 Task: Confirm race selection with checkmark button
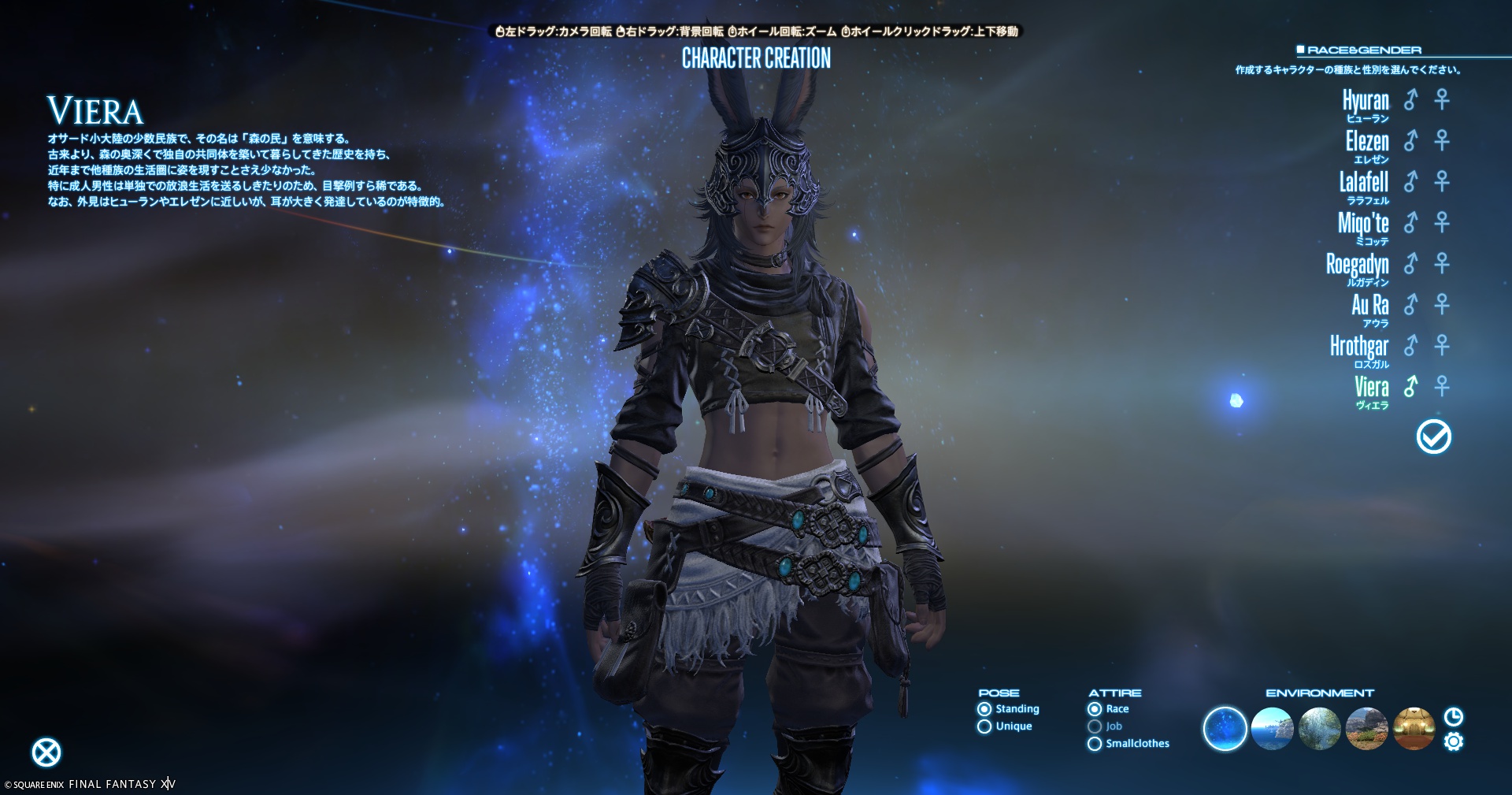click(1433, 437)
